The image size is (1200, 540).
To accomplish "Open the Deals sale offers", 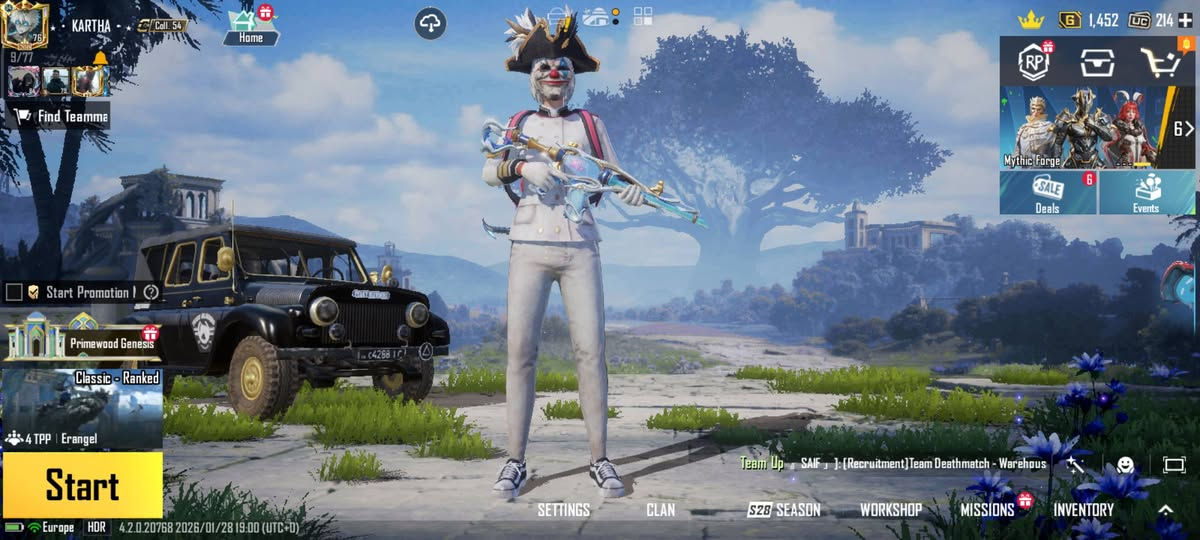I will (1048, 192).
